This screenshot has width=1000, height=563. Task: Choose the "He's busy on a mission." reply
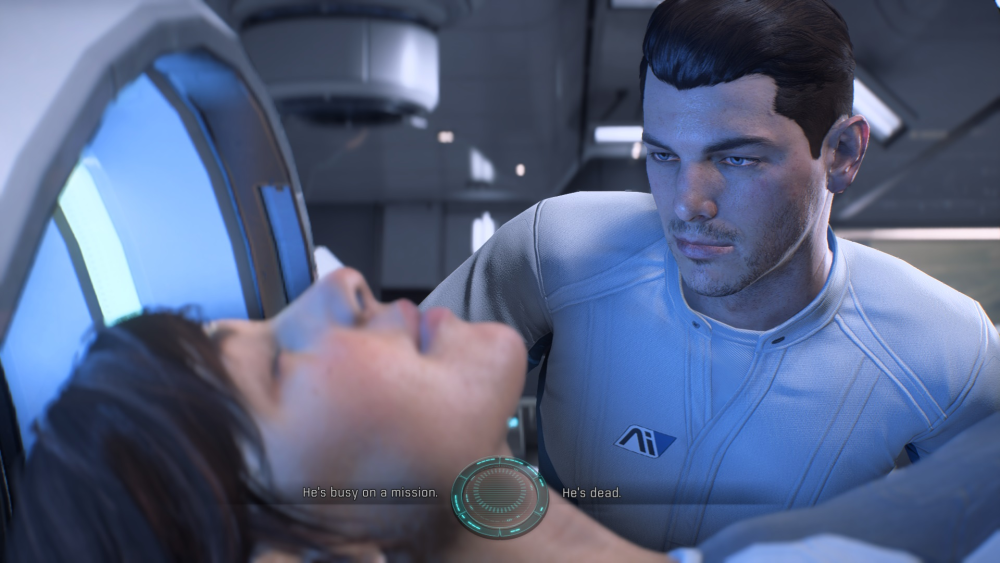click(x=370, y=493)
